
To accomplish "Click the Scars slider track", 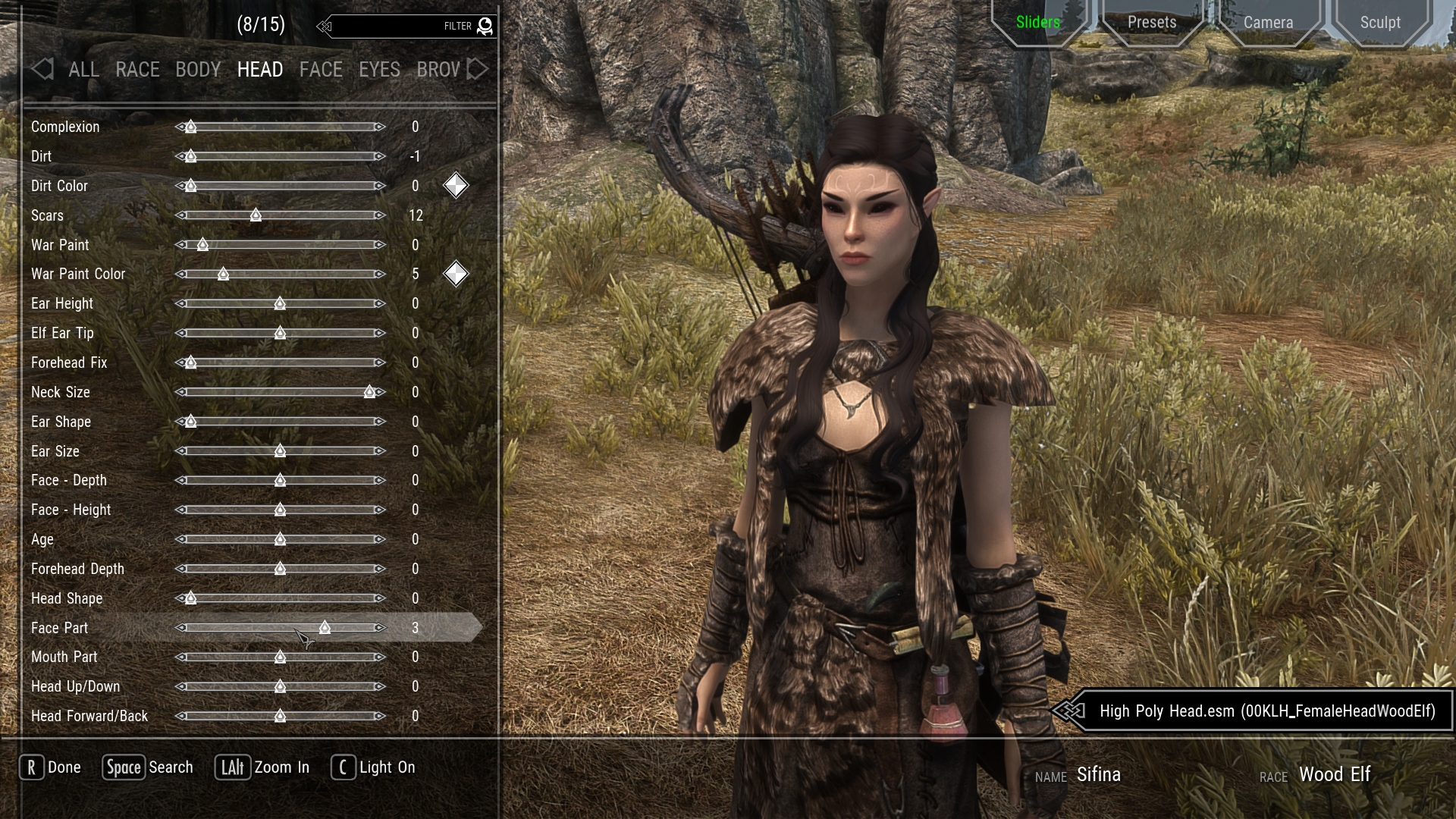I will (281, 215).
